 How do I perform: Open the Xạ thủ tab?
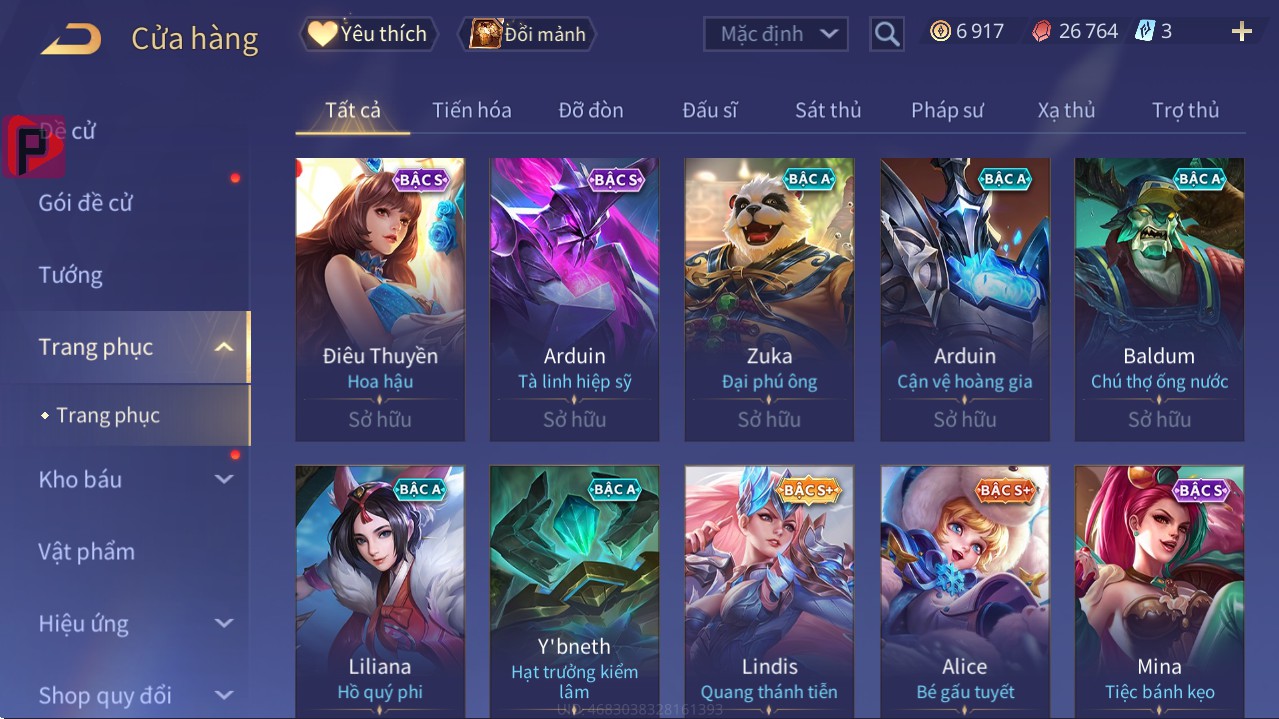pos(1066,110)
